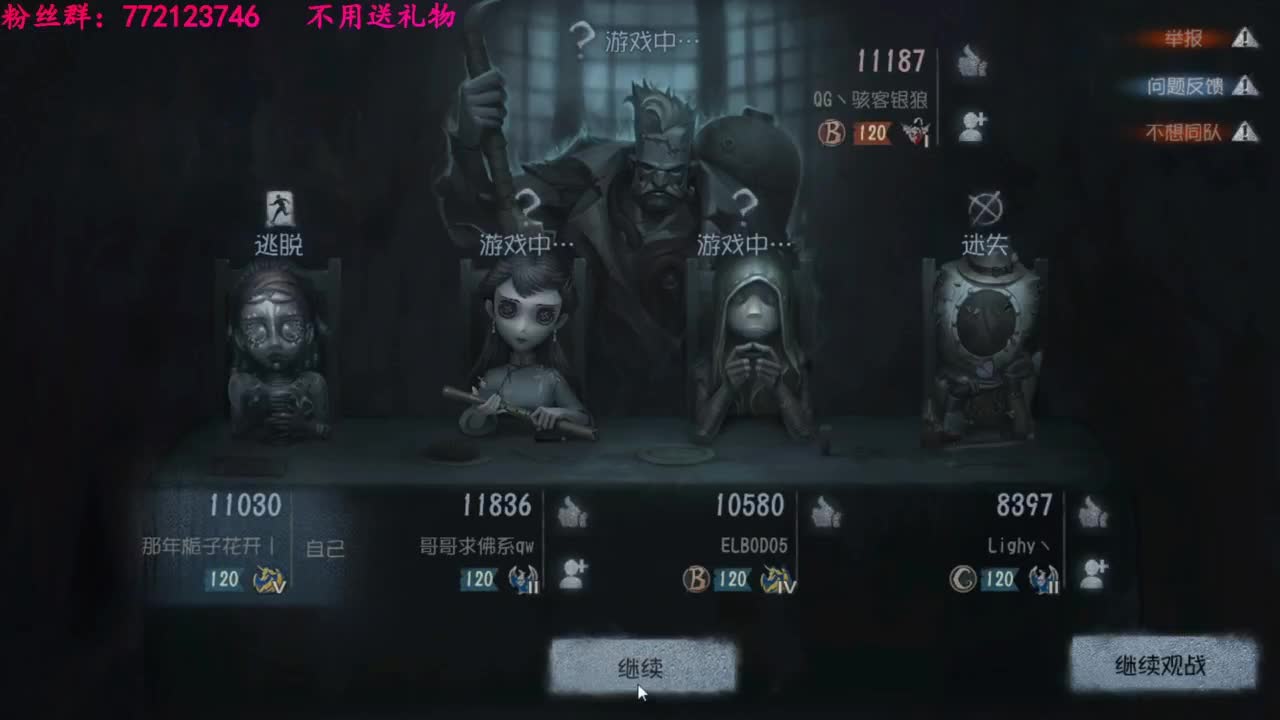Viewport: 1280px width, 720px height.
Task: Open 问题反馈 feedback option
Action: coord(1185,83)
